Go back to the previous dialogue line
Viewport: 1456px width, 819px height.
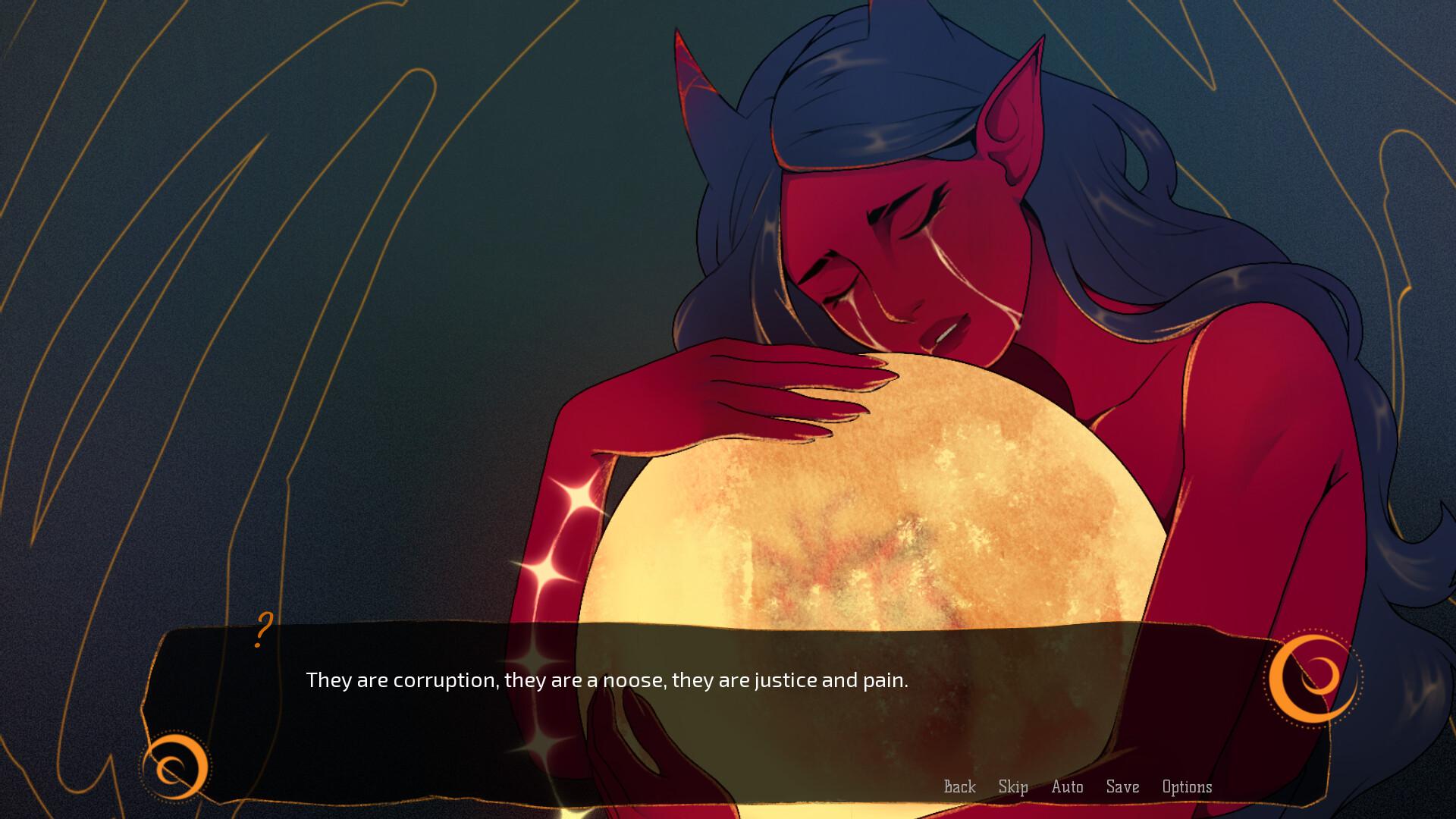click(959, 787)
